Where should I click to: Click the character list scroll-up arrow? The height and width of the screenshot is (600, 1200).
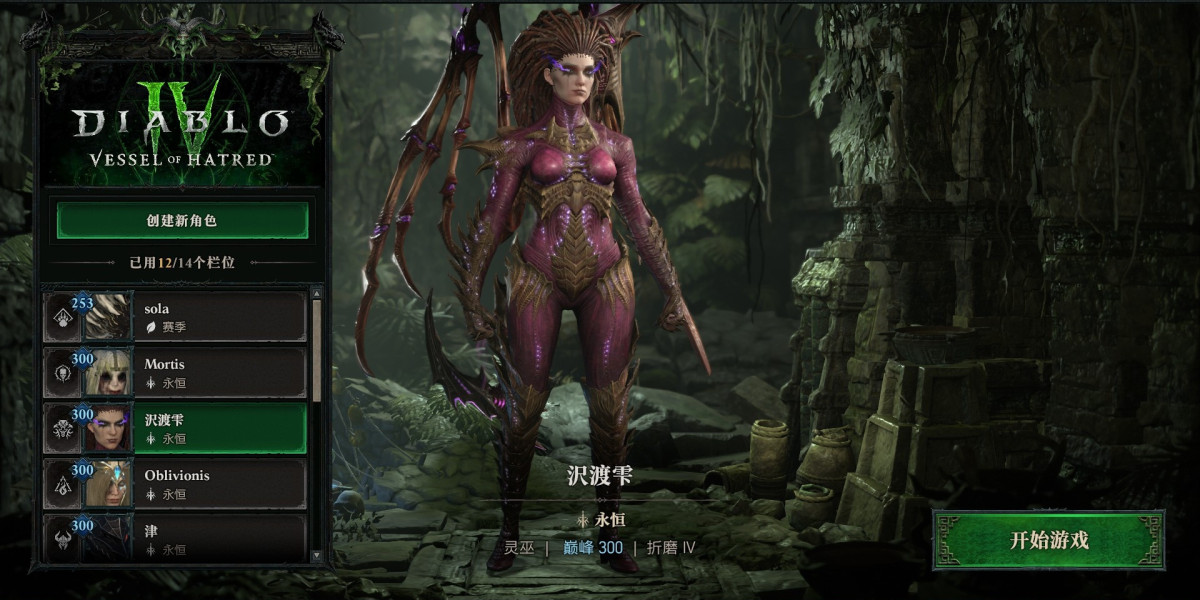[x=317, y=294]
